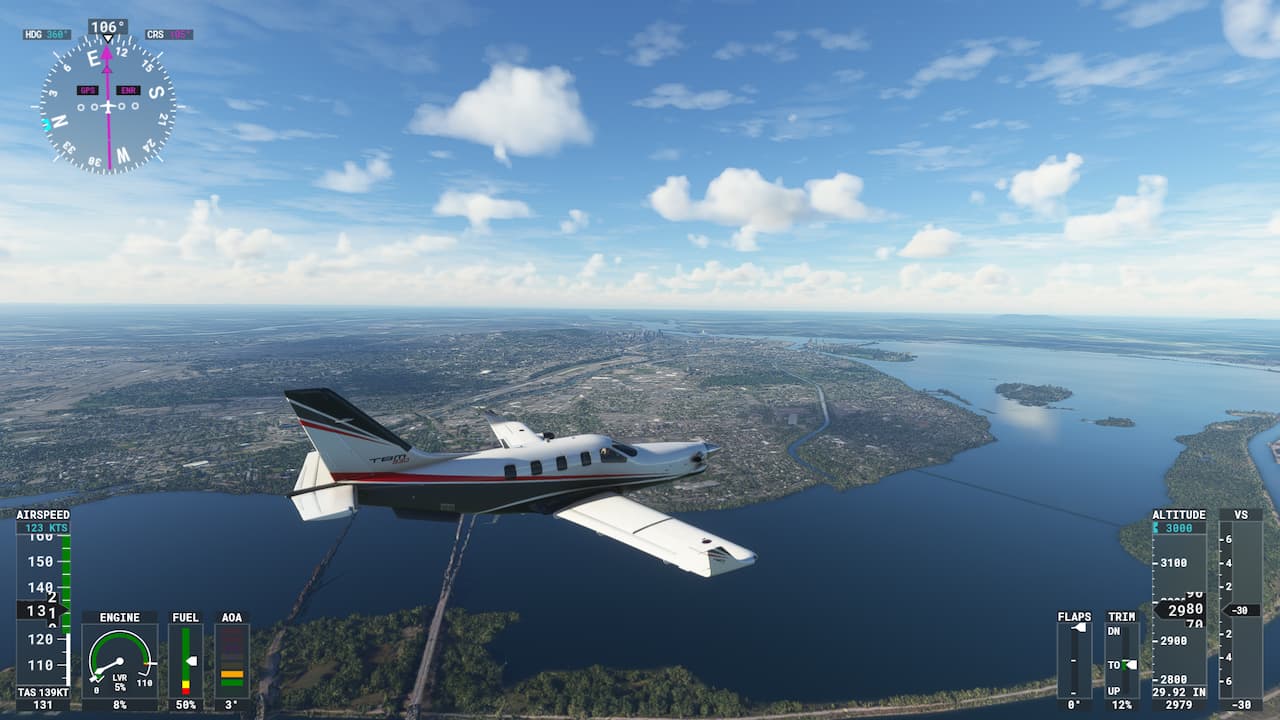
Task: Select the CRS course readout
Action: [x=169, y=34]
